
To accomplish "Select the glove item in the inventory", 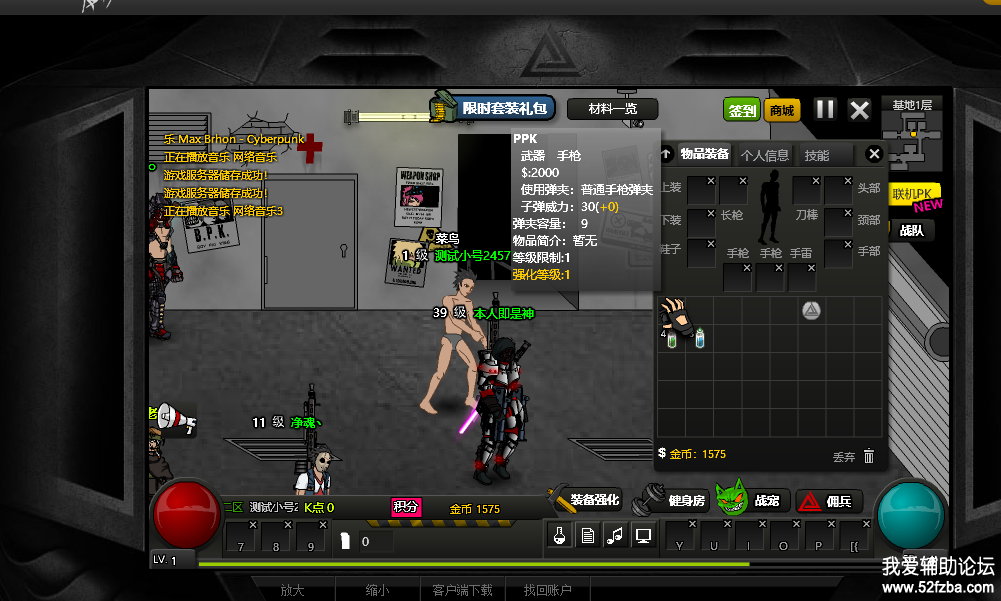I will [x=676, y=315].
